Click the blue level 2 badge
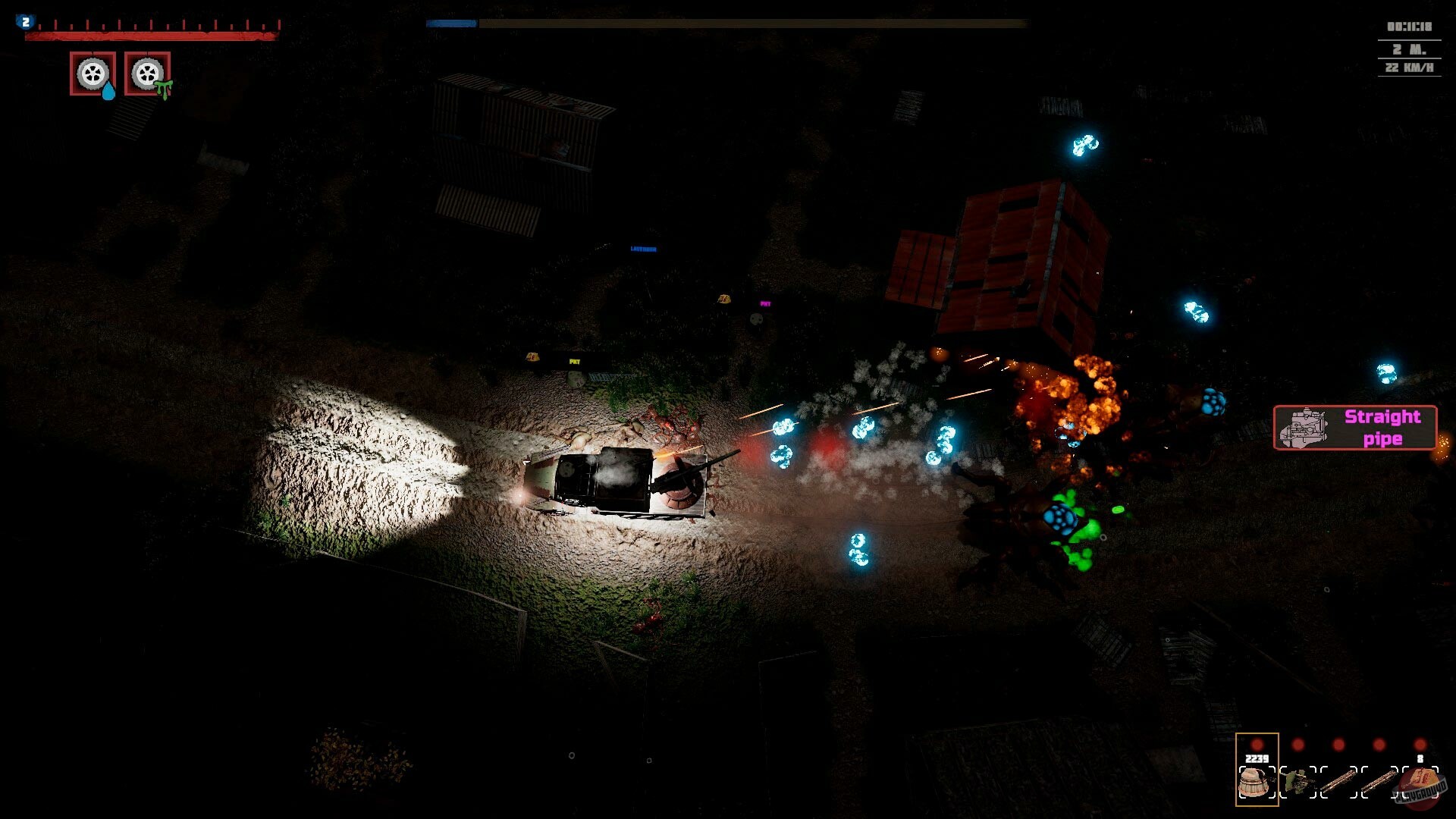Screen dimensions: 1456x819 click(25, 21)
